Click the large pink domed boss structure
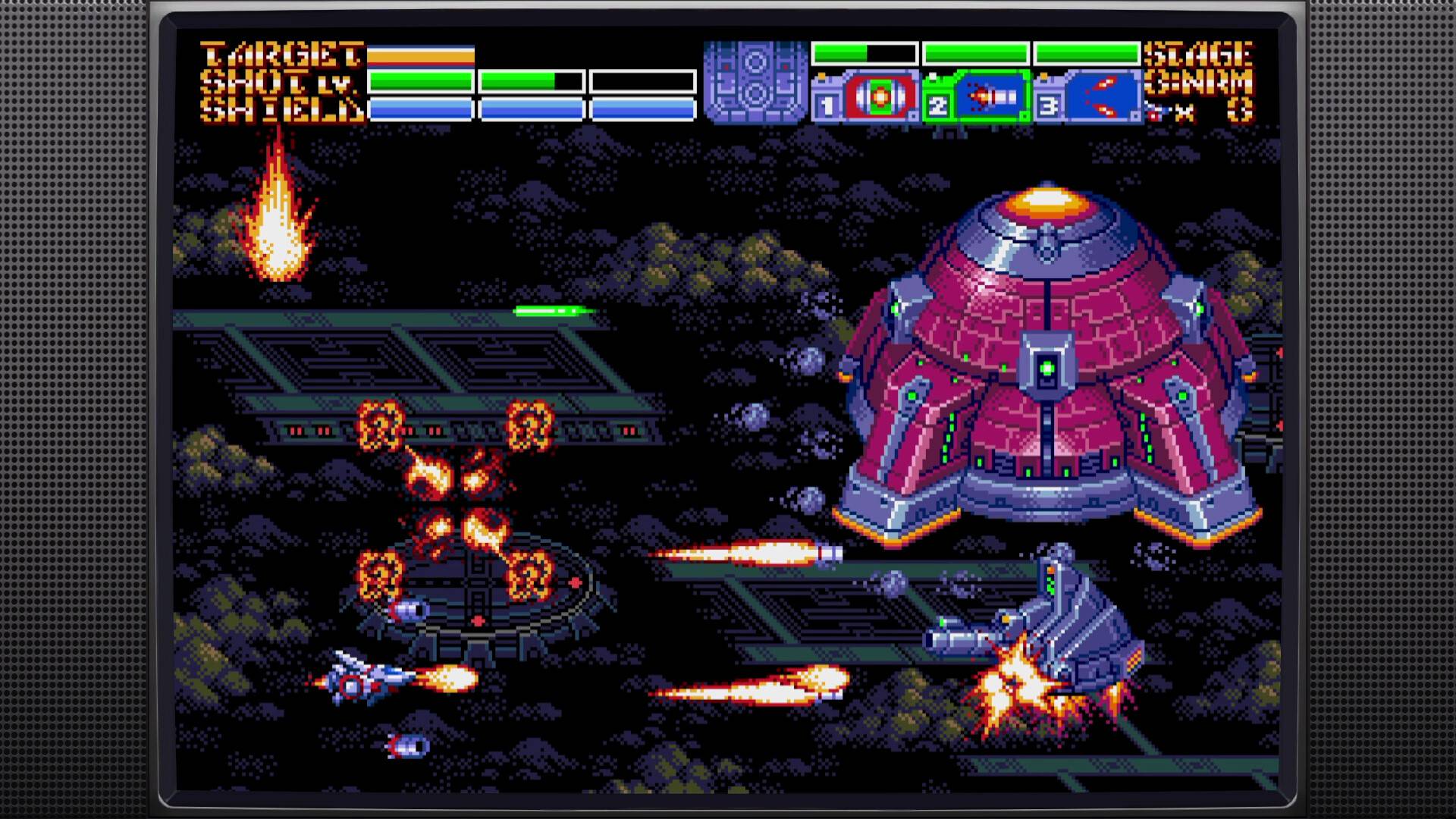This screenshot has width=1456, height=819. point(1046,364)
